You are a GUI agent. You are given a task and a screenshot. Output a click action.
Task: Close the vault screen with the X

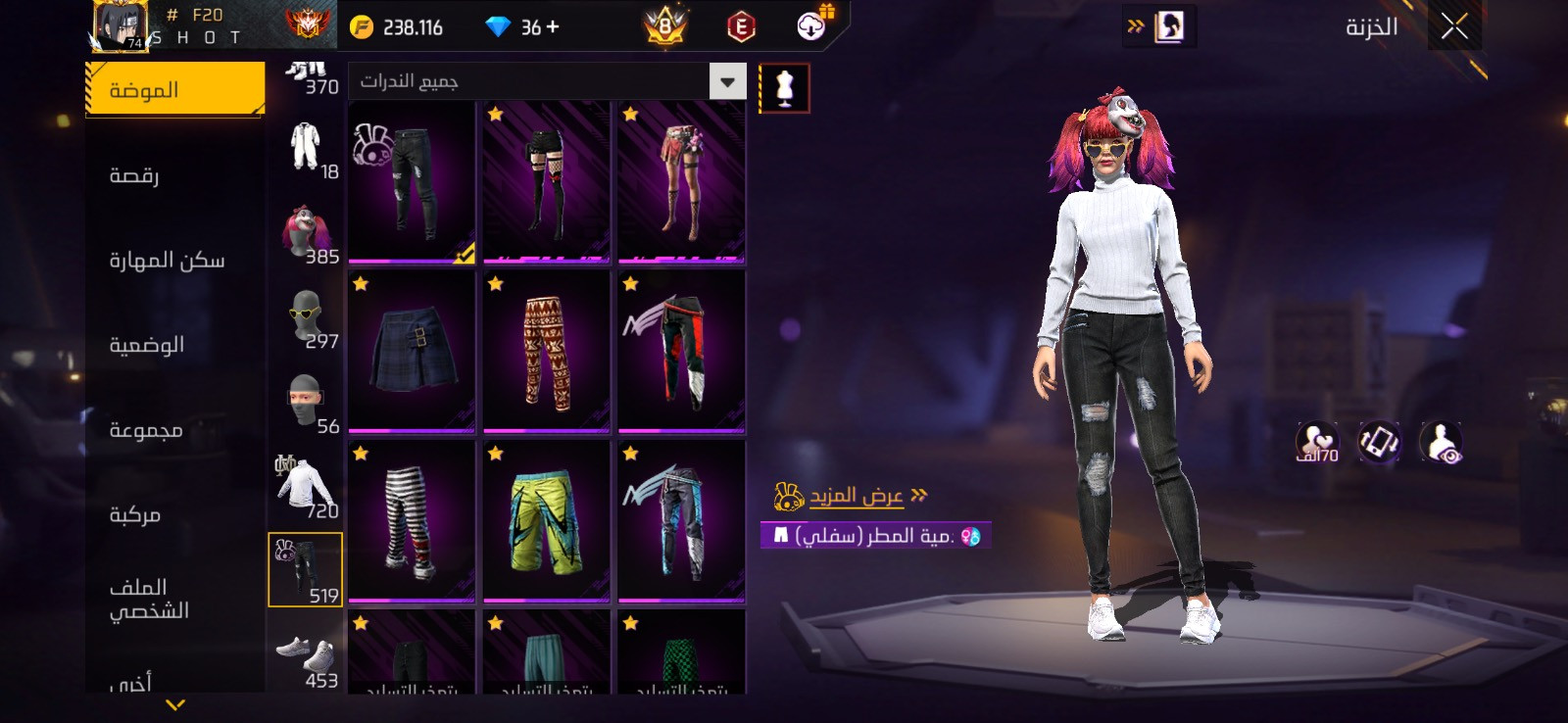1454,26
